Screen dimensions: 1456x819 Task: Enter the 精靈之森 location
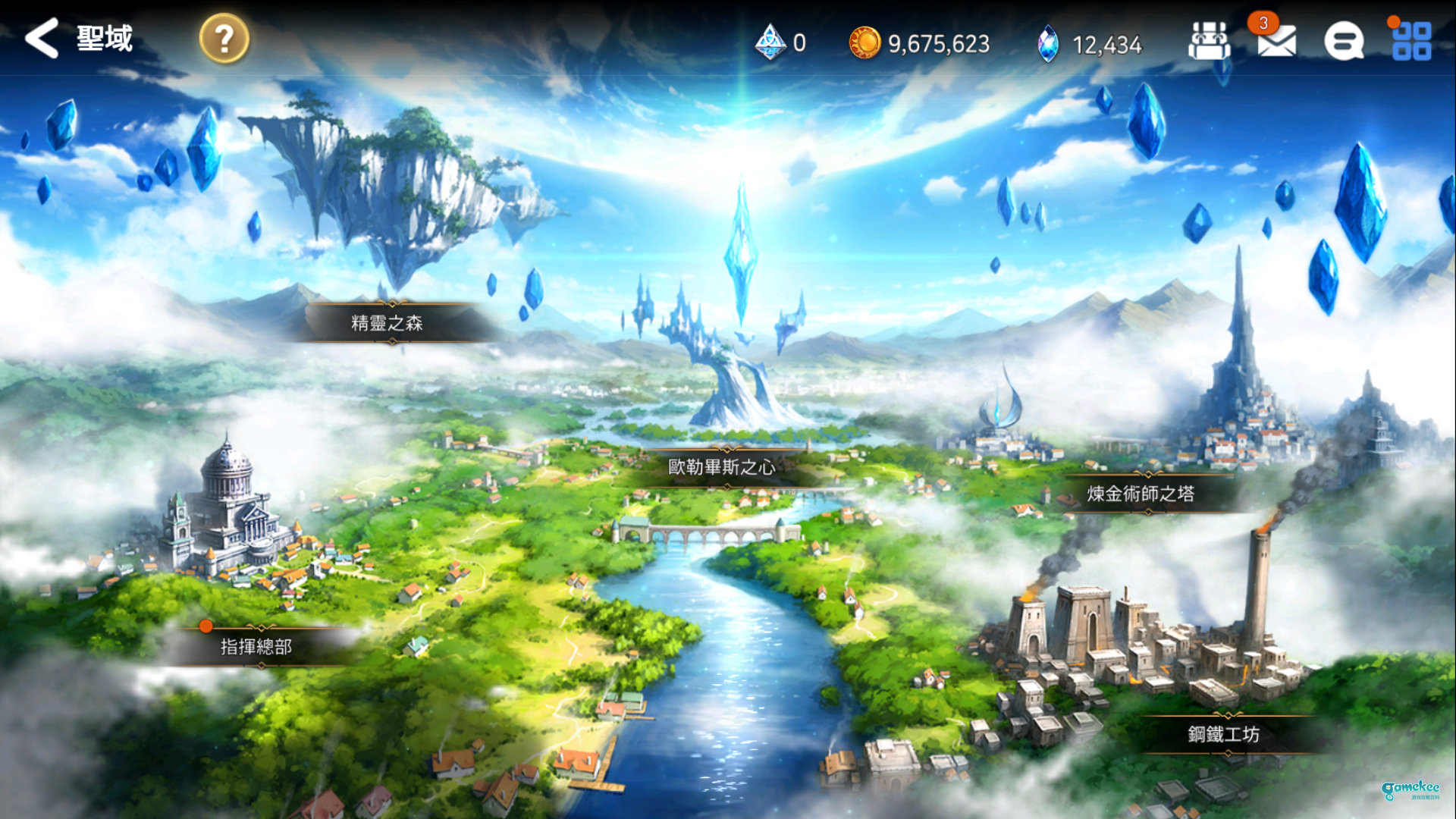(388, 323)
